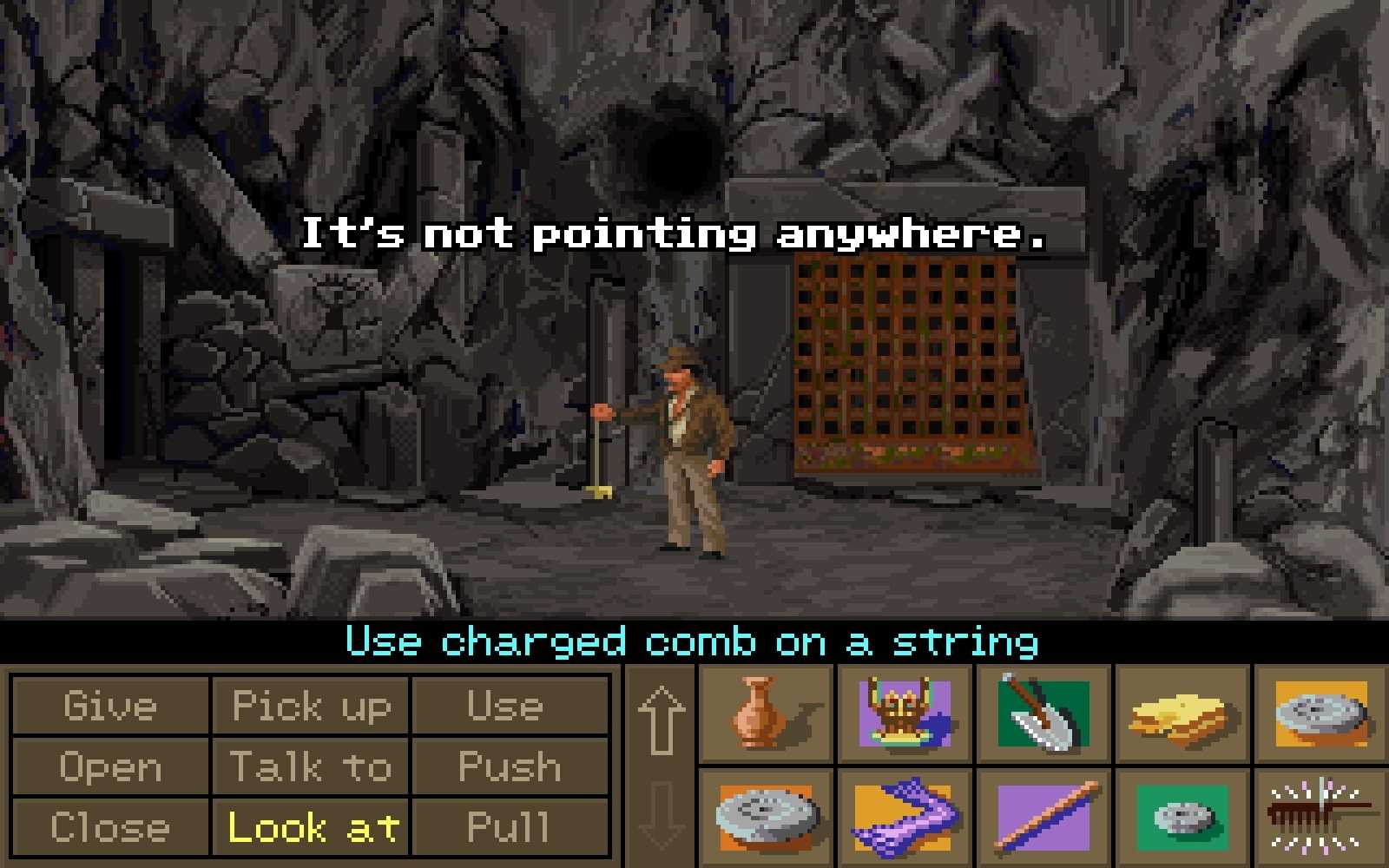
Task: Choose the Talk to verb
Action: click(311, 767)
